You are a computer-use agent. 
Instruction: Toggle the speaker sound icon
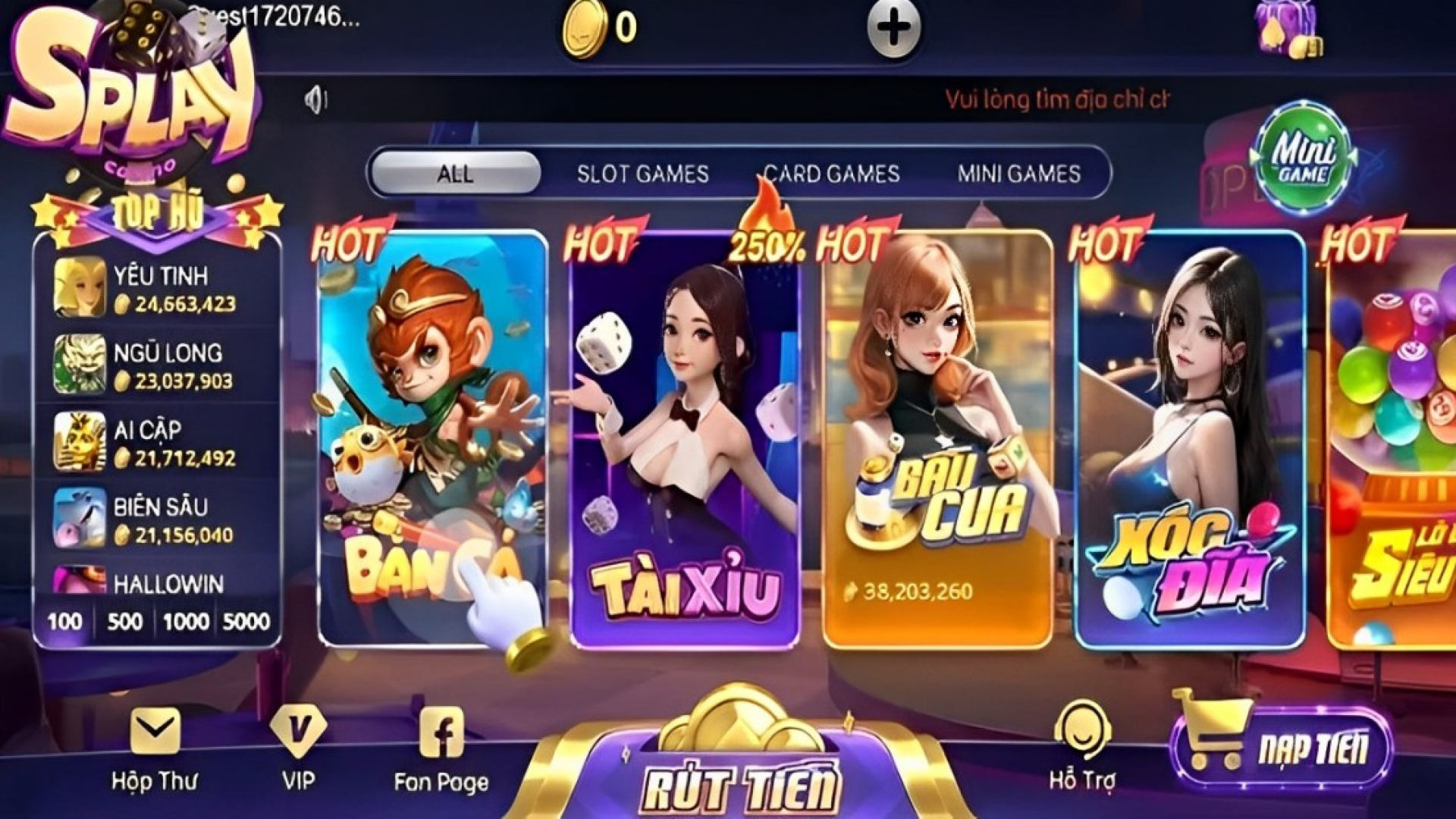315,99
